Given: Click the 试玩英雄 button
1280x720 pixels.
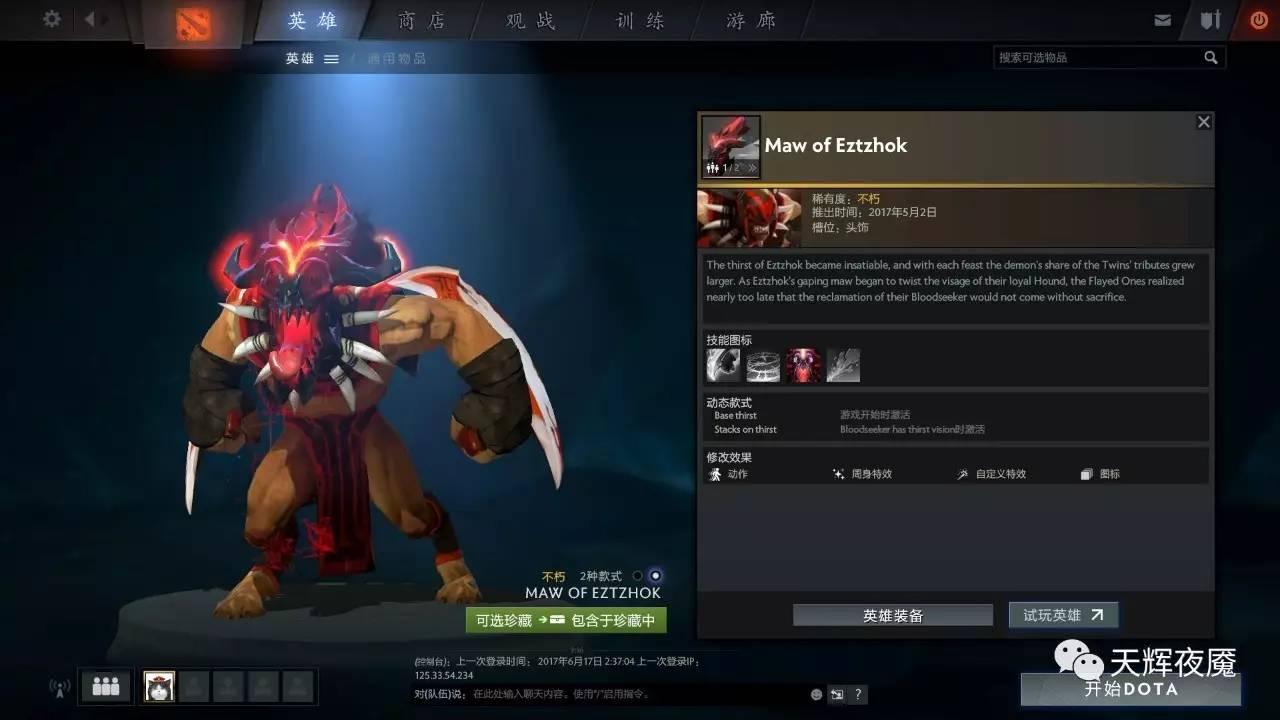Looking at the screenshot, I should click(1063, 614).
